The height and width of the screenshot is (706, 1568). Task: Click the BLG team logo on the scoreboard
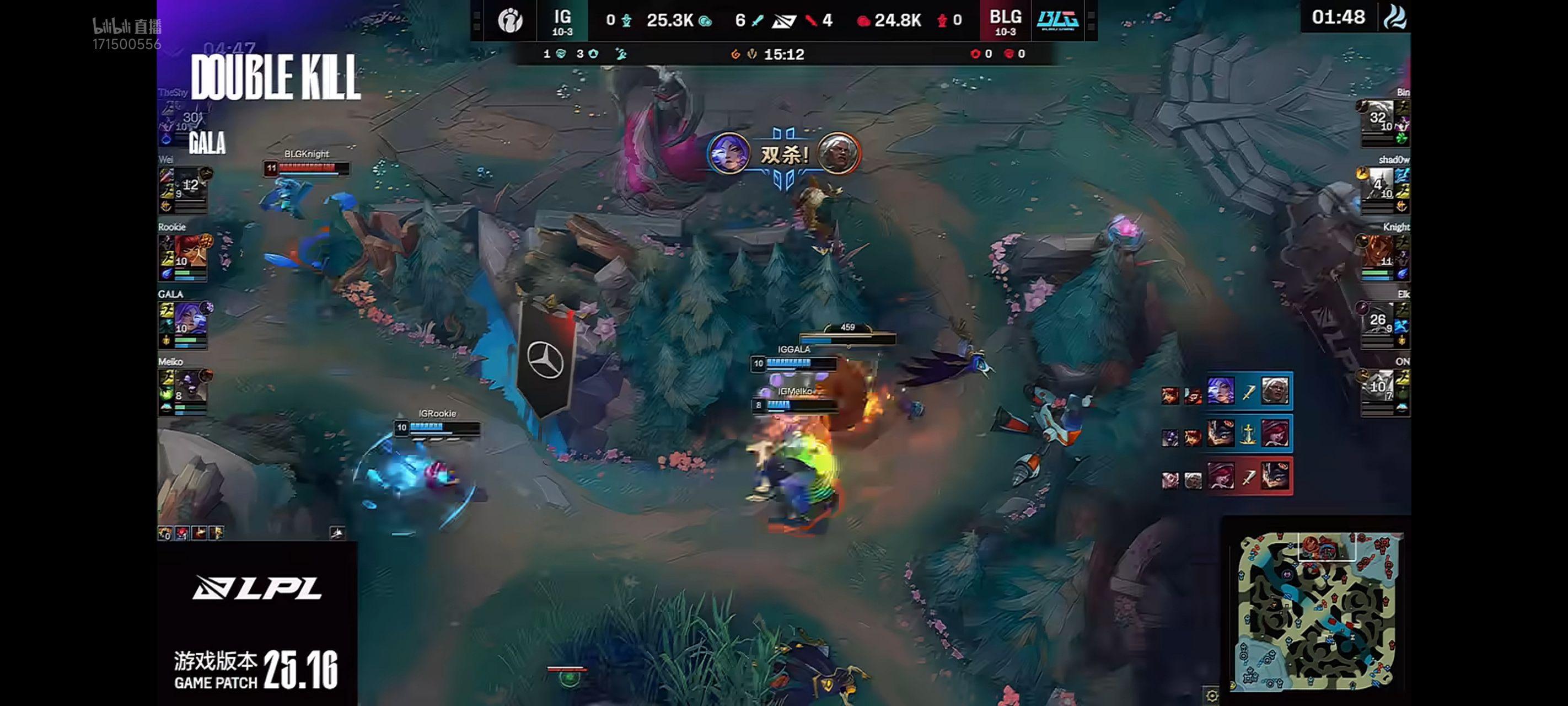(1058, 21)
